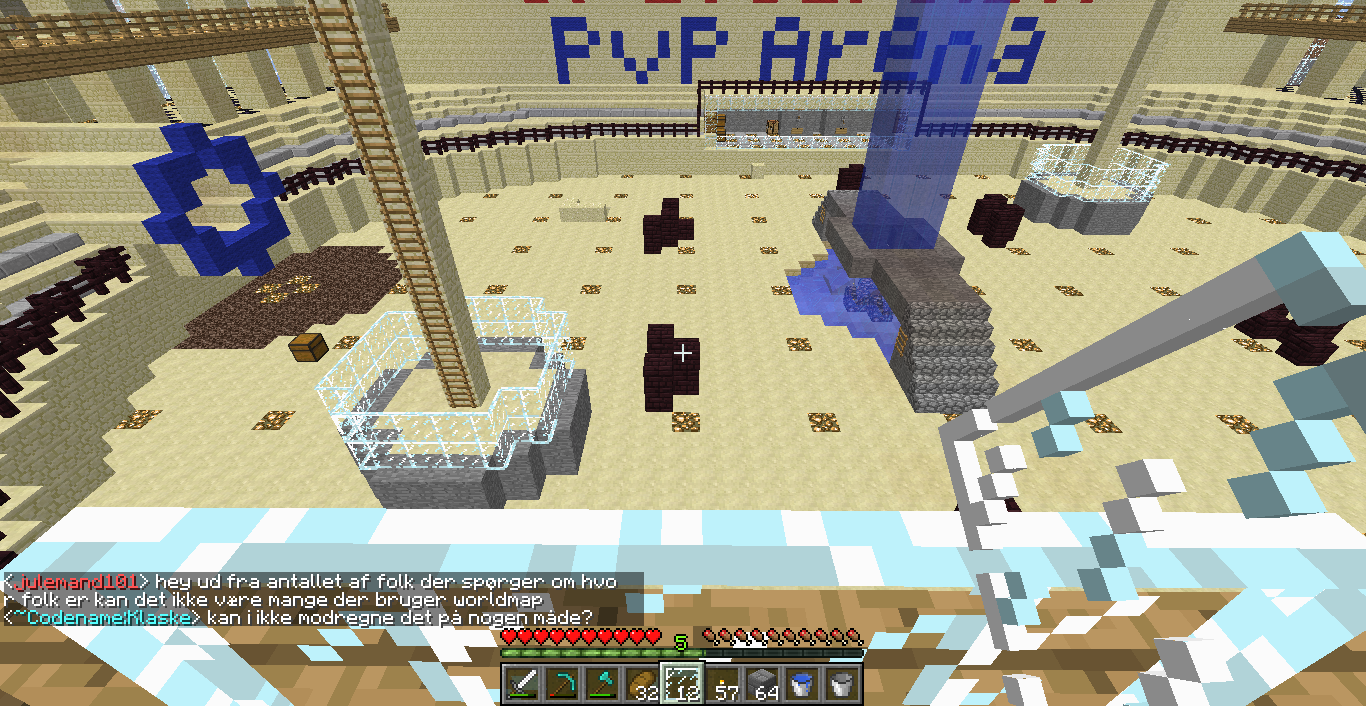Switch to the diamond axe slot
Viewport: 1366px width, 706px height.
pyautogui.click(x=602, y=684)
